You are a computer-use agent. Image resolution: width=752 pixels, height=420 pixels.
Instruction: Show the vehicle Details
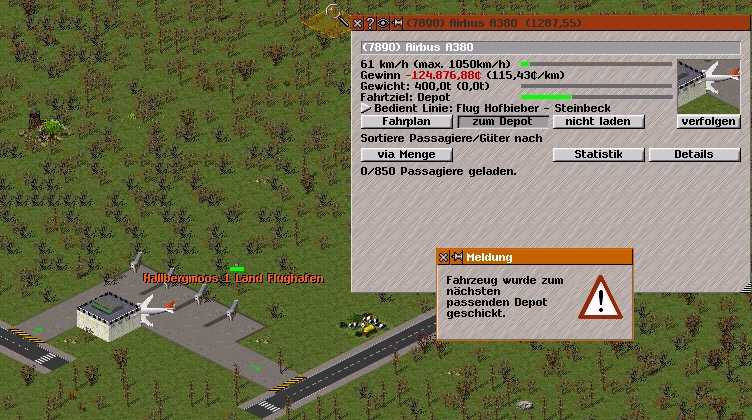click(x=694, y=154)
